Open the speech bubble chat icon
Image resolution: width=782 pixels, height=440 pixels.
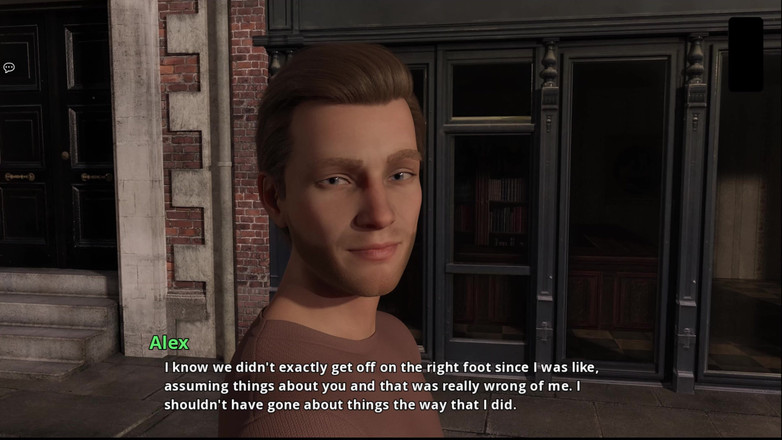[x=9, y=68]
